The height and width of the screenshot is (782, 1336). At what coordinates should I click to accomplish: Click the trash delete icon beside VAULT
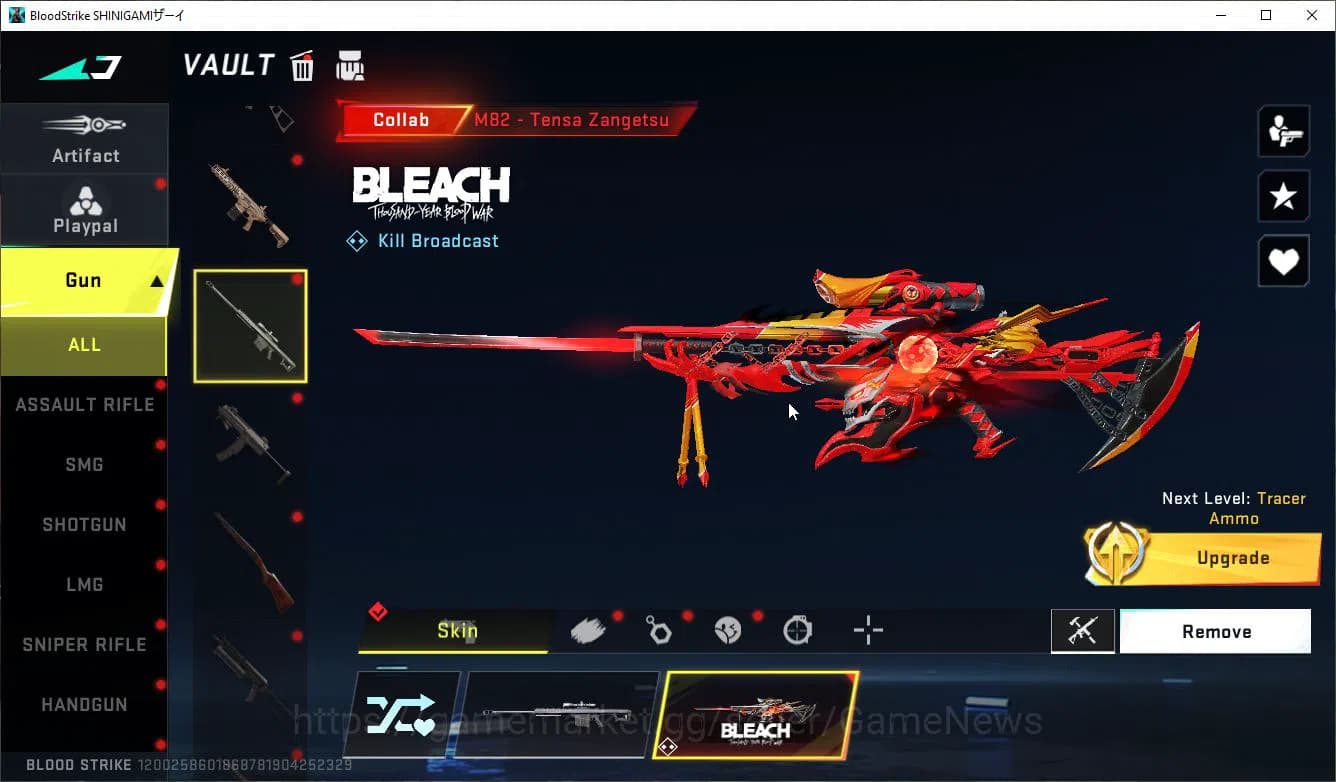tap(301, 65)
